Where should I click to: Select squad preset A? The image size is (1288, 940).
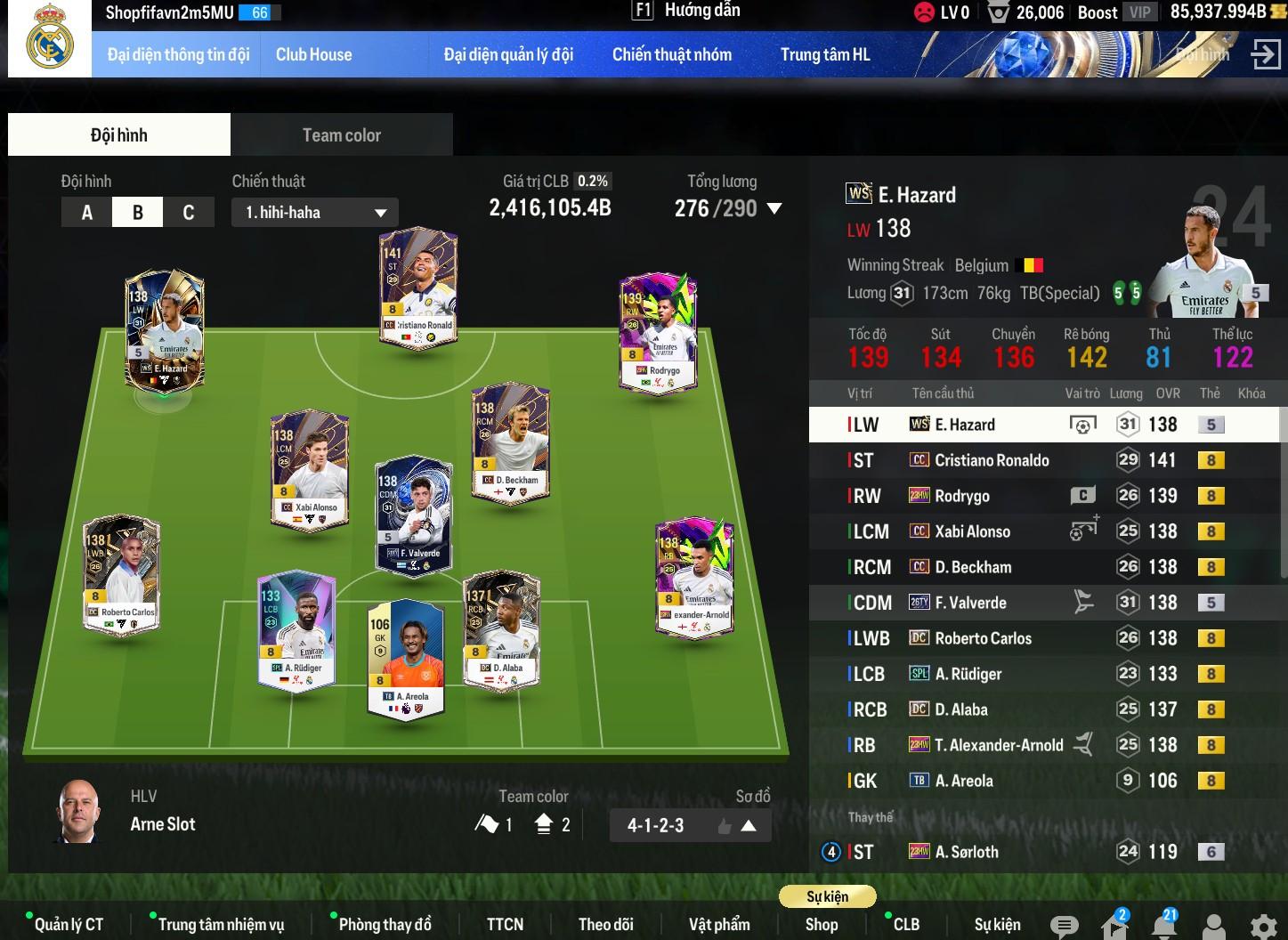pyautogui.click(x=87, y=213)
